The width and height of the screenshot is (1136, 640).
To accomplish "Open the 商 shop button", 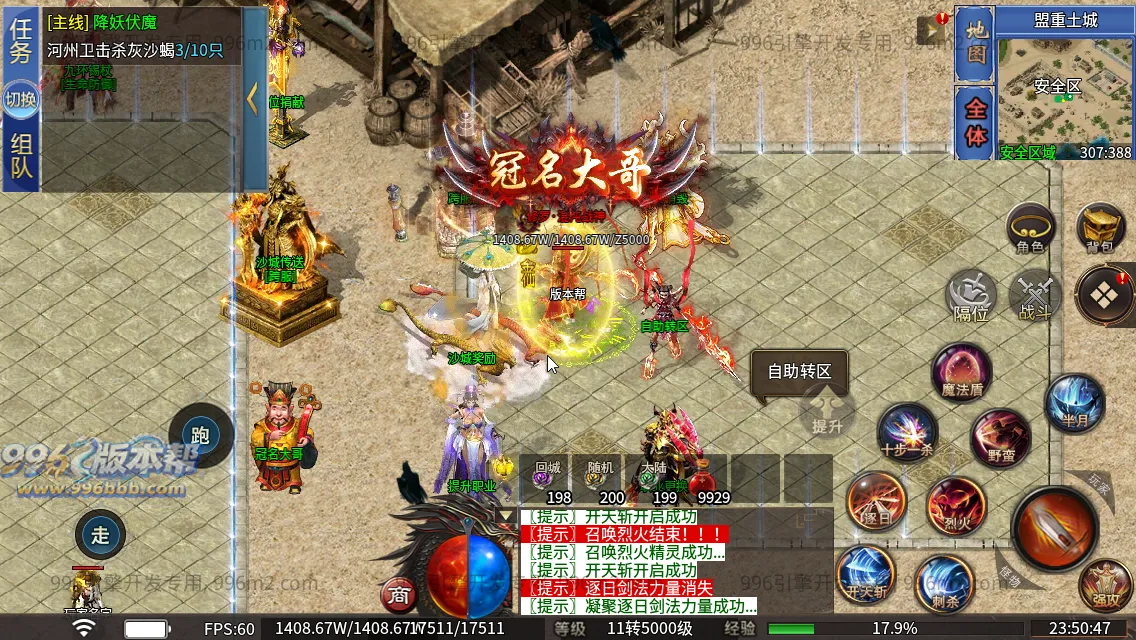I will click(x=399, y=596).
